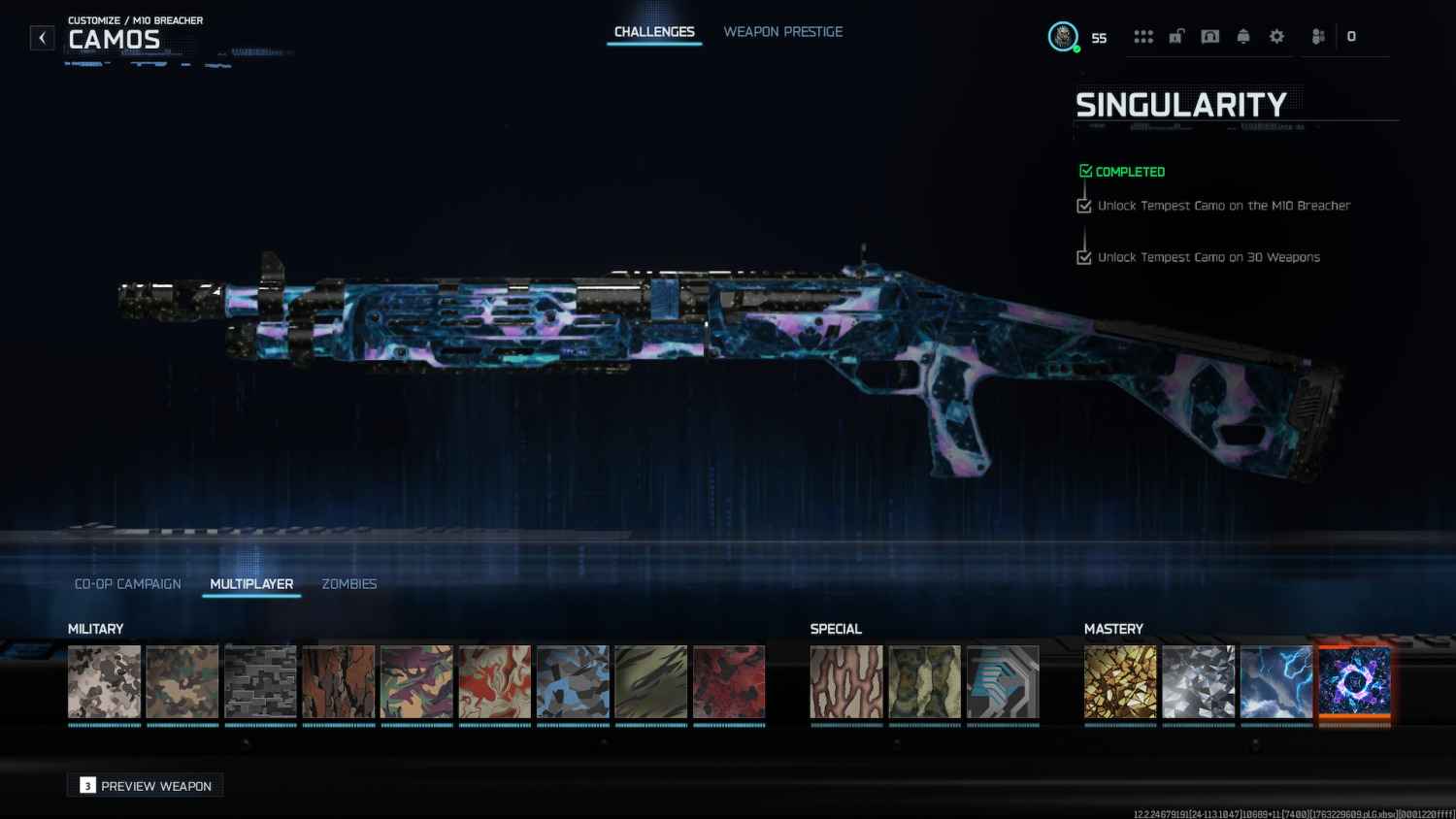Switch to the Weapon Prestige tab
The image size is (1456, 819).
782,31
